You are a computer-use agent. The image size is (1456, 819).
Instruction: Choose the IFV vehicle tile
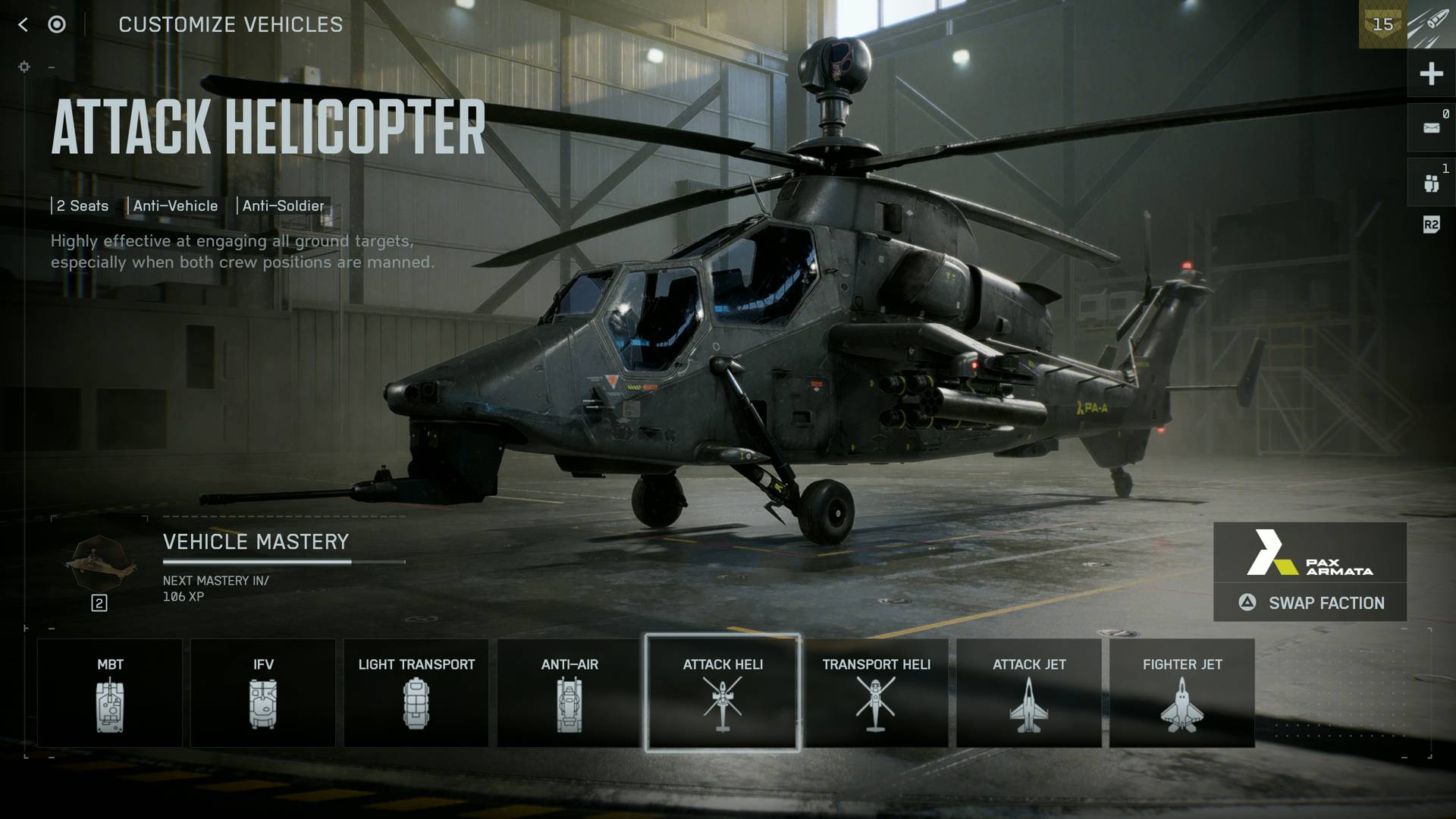tap(263, 693)
